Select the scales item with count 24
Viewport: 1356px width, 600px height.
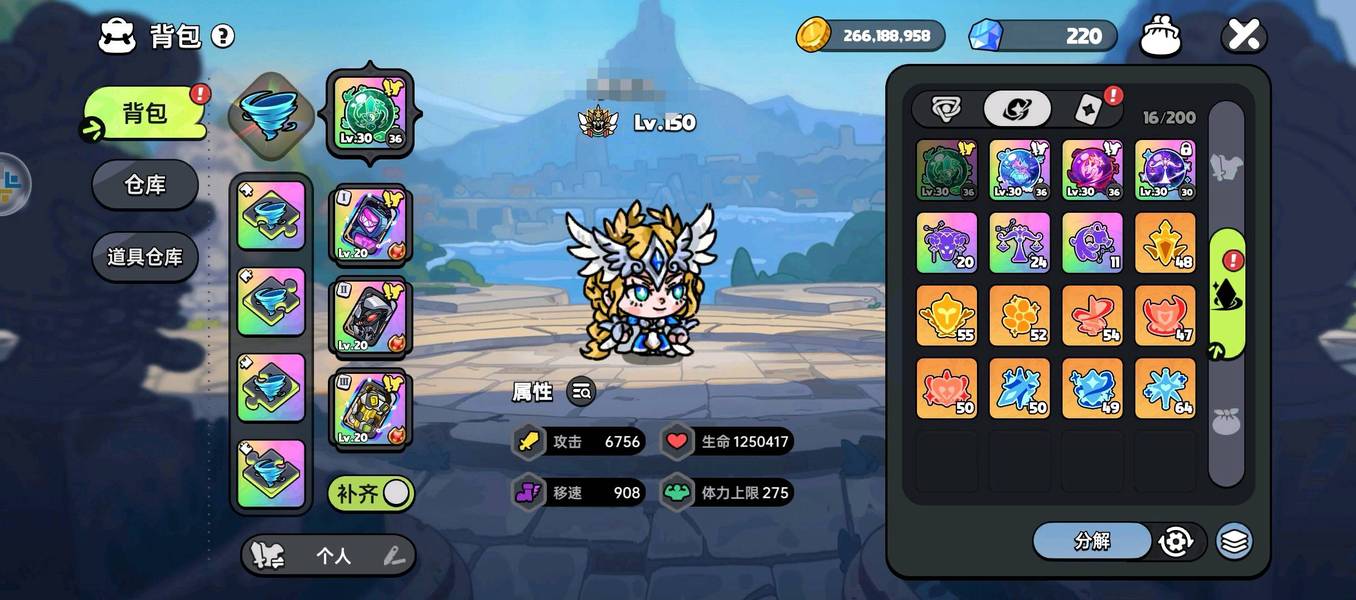pos(1020,243)
